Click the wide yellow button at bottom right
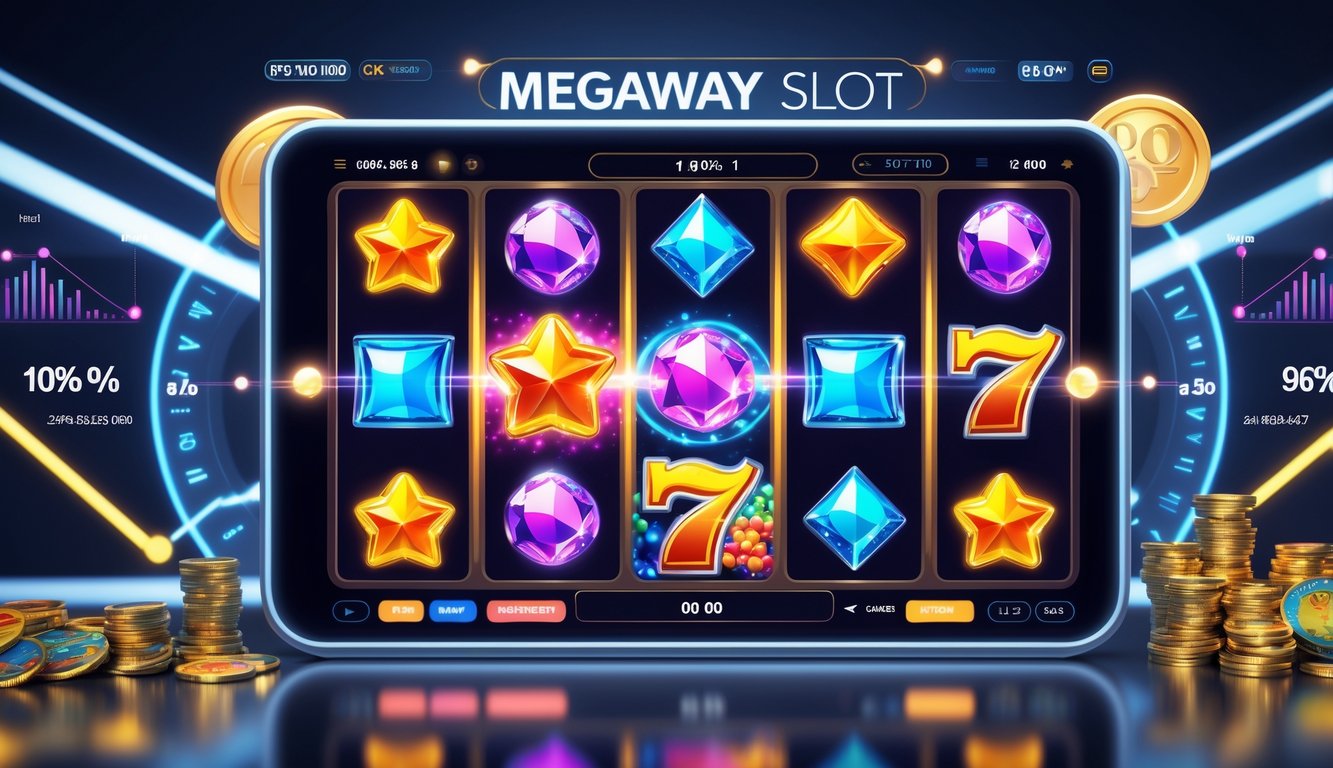1333x768 pixels. click(939, 610)
